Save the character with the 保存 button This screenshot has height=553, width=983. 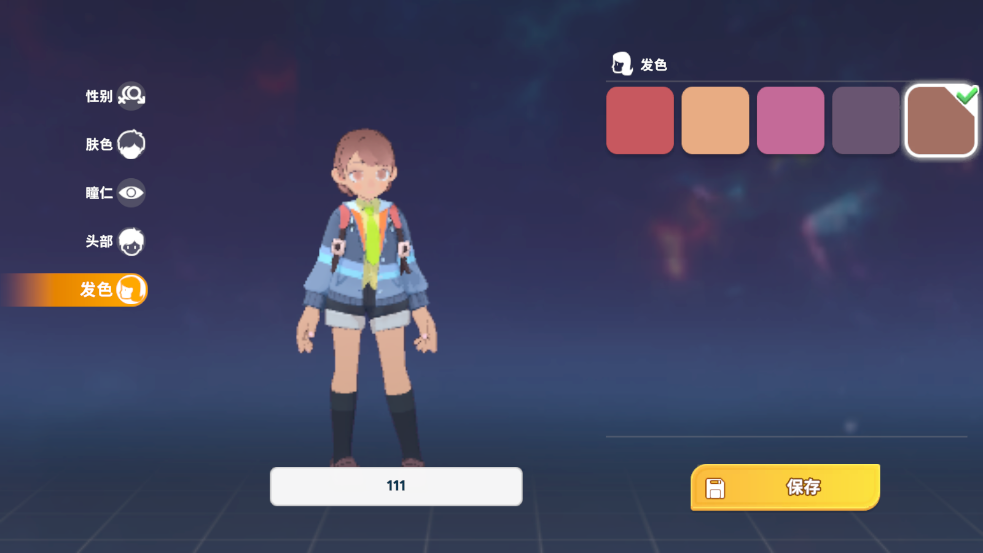pyautogui.click(x=785, y=487)
